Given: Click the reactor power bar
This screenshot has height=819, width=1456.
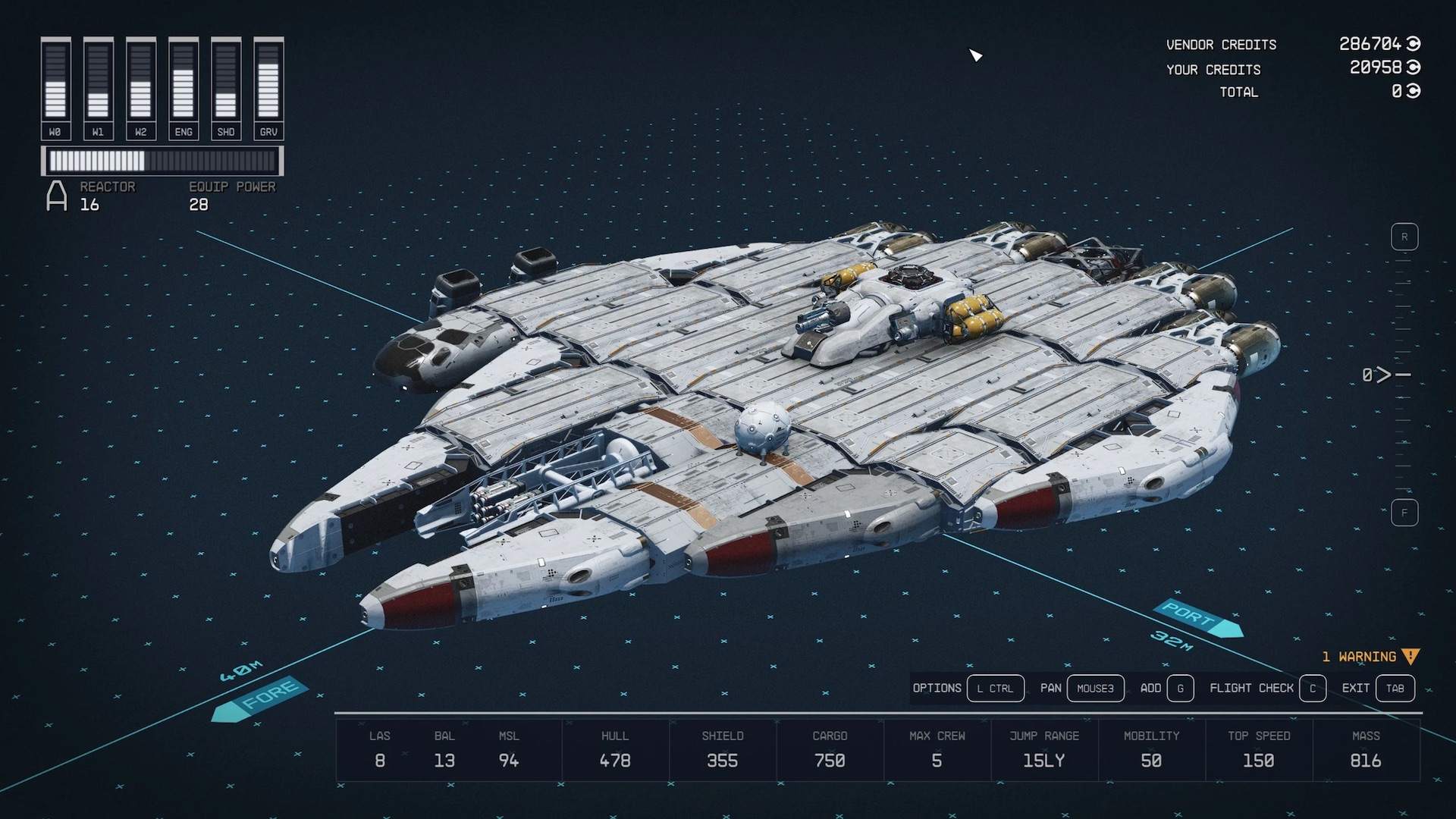Looking at the screenshot, I should 162,161.
